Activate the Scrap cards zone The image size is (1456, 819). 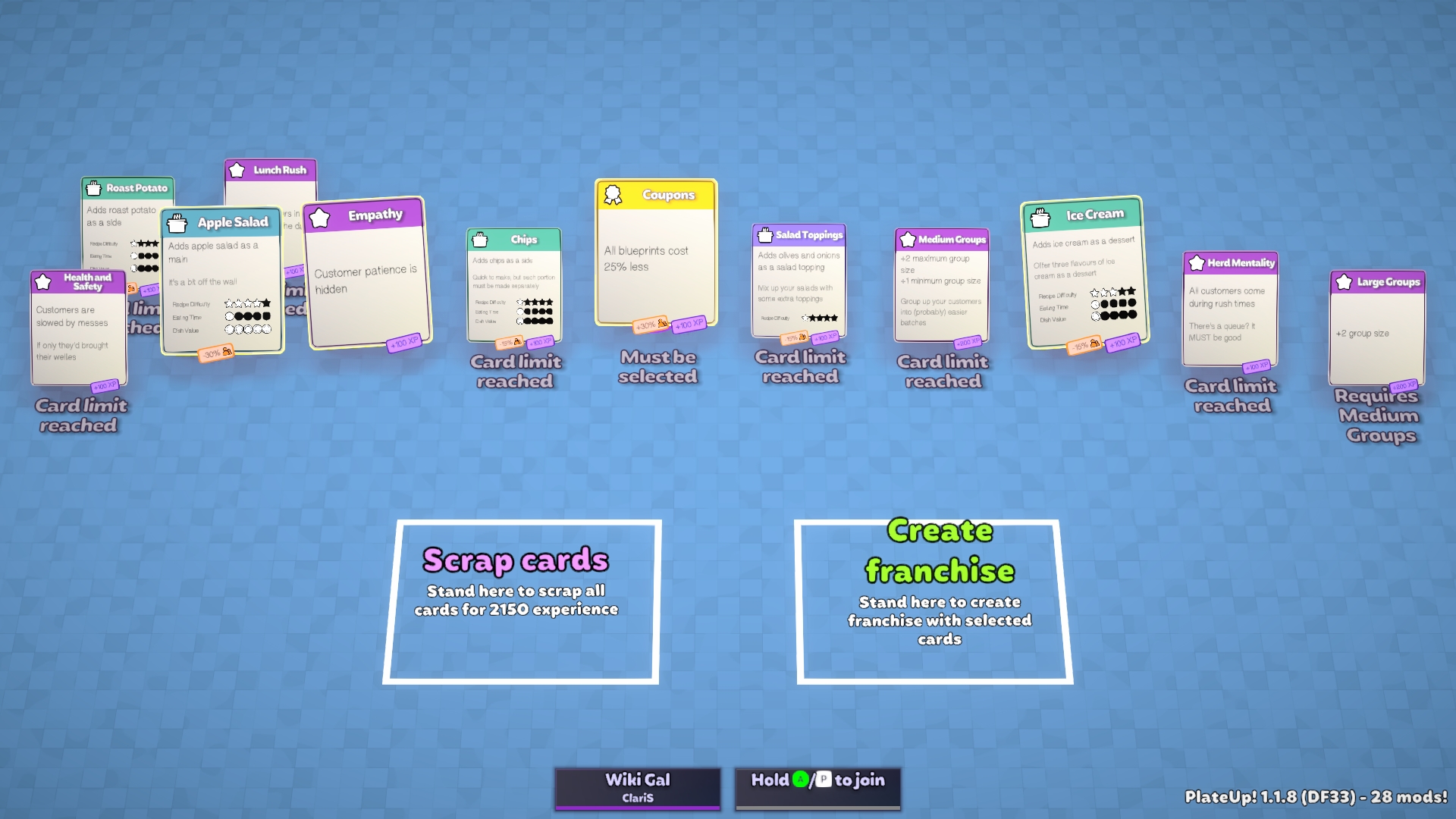[521, 602]
